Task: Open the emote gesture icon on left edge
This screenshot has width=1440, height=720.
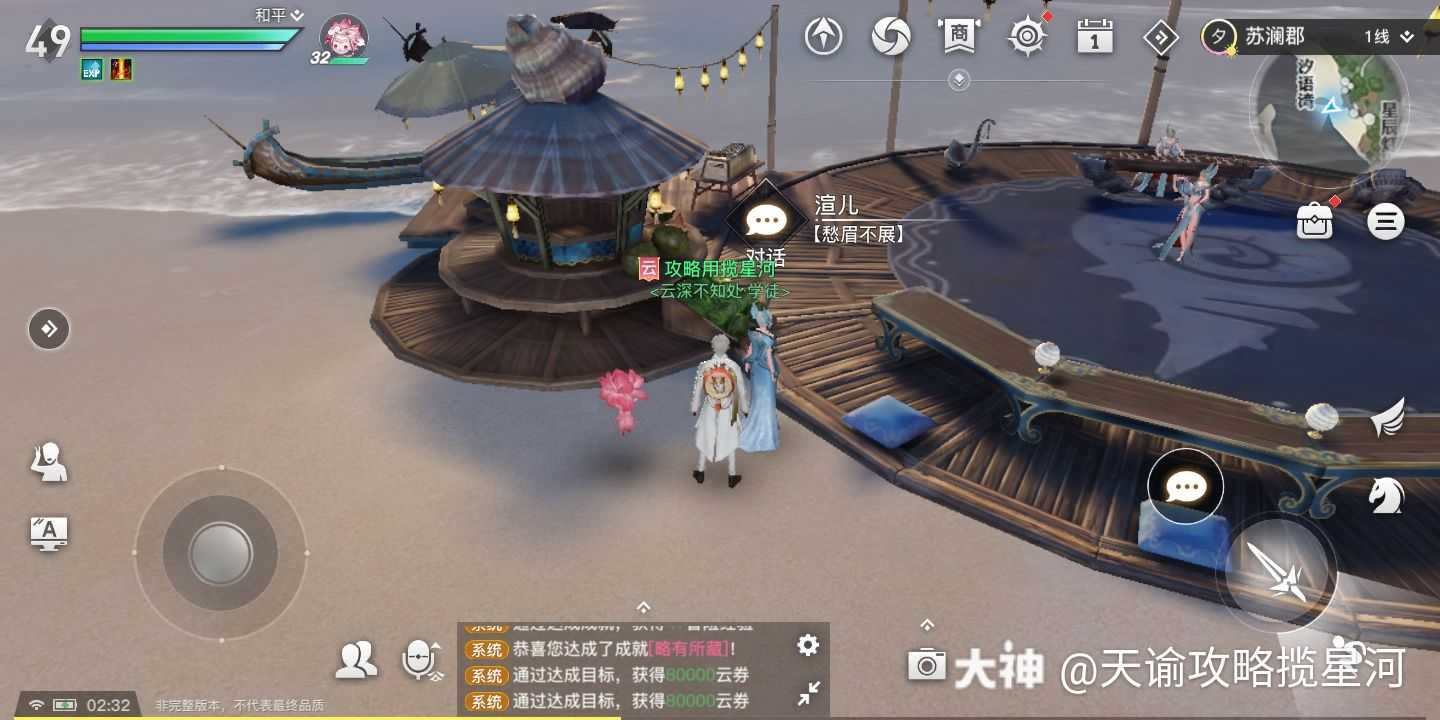Action: coord(48,462)
